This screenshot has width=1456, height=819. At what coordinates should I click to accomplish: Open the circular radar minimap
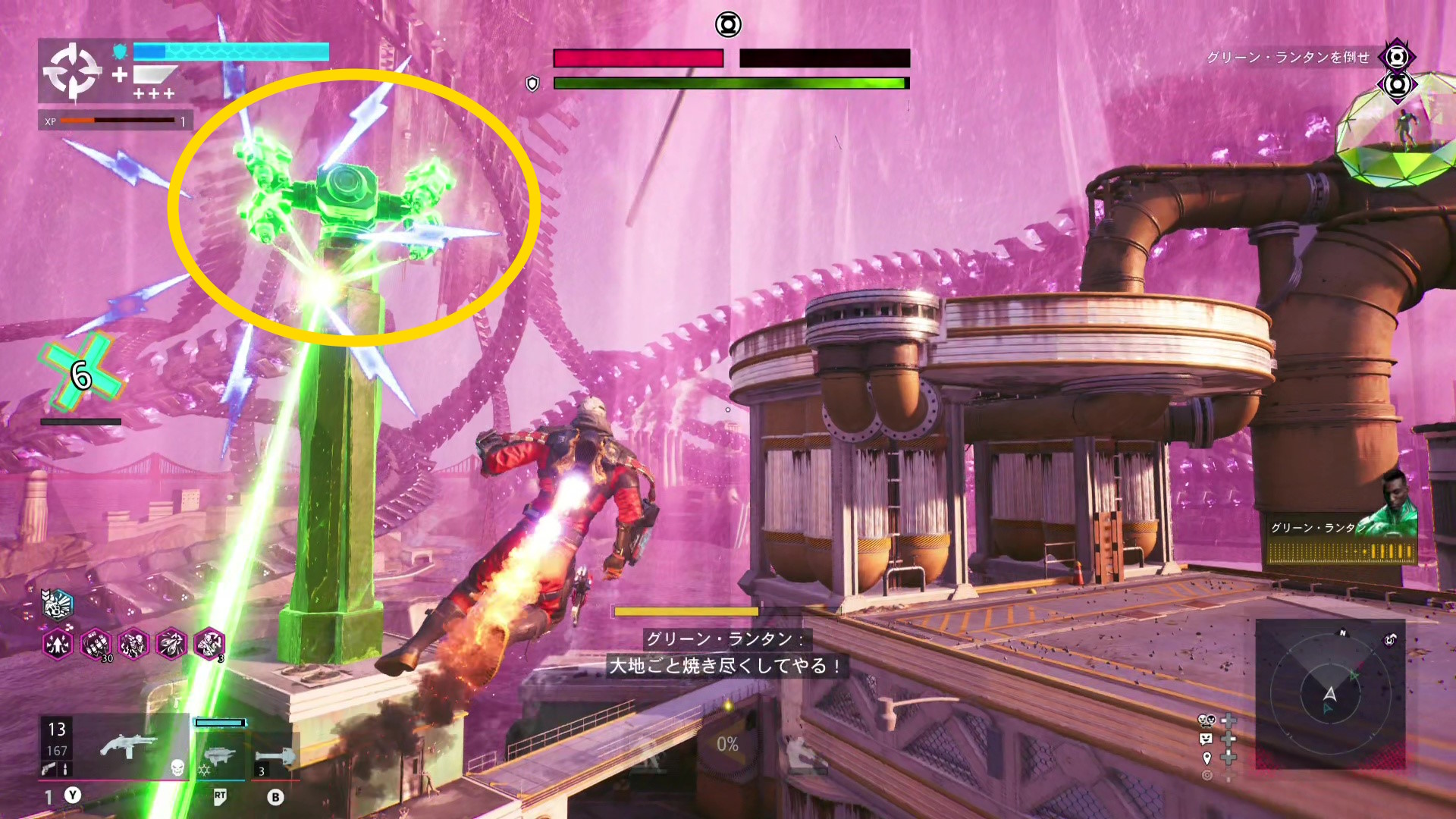point(1329,694)
